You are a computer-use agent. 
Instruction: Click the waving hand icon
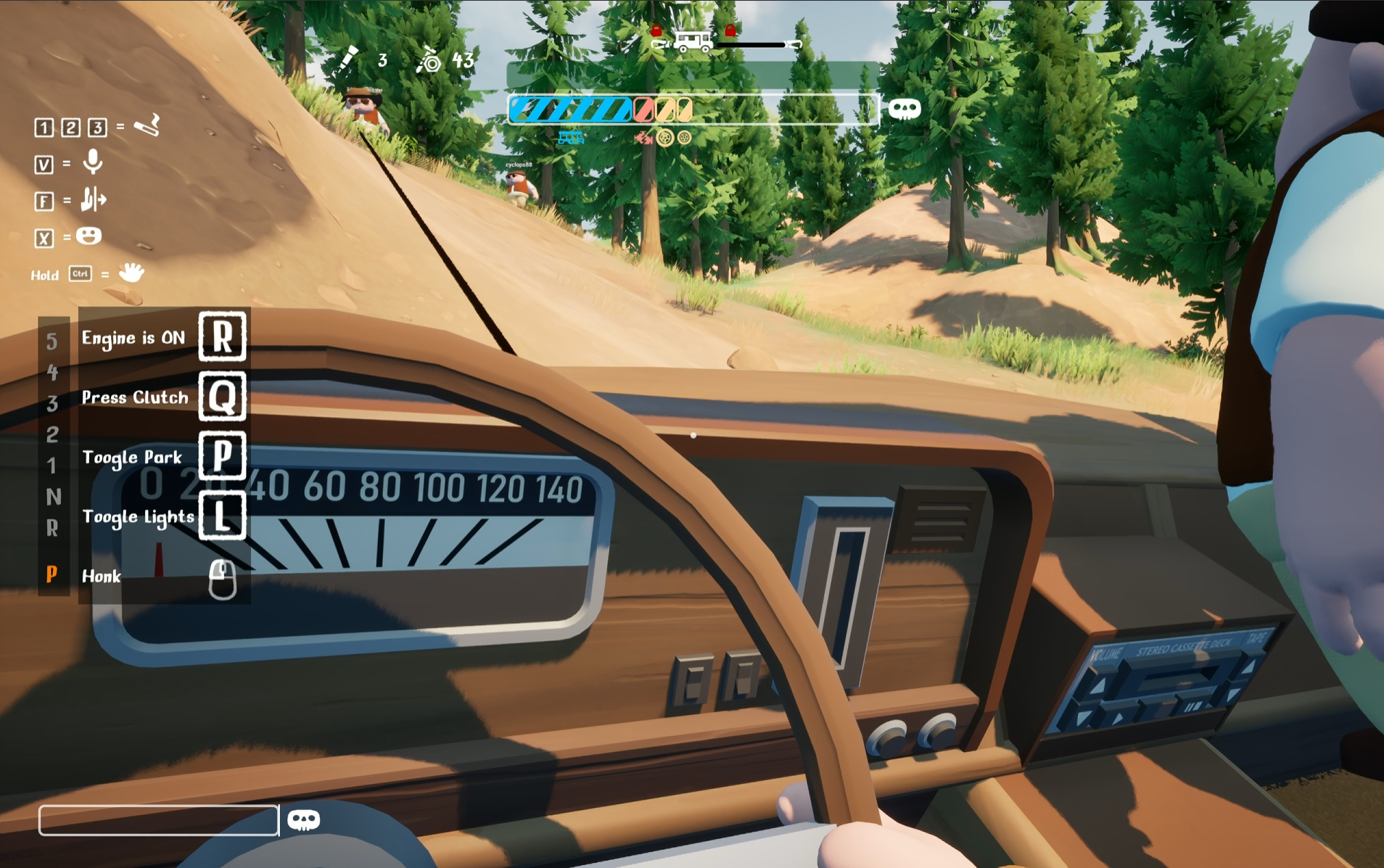131,273
